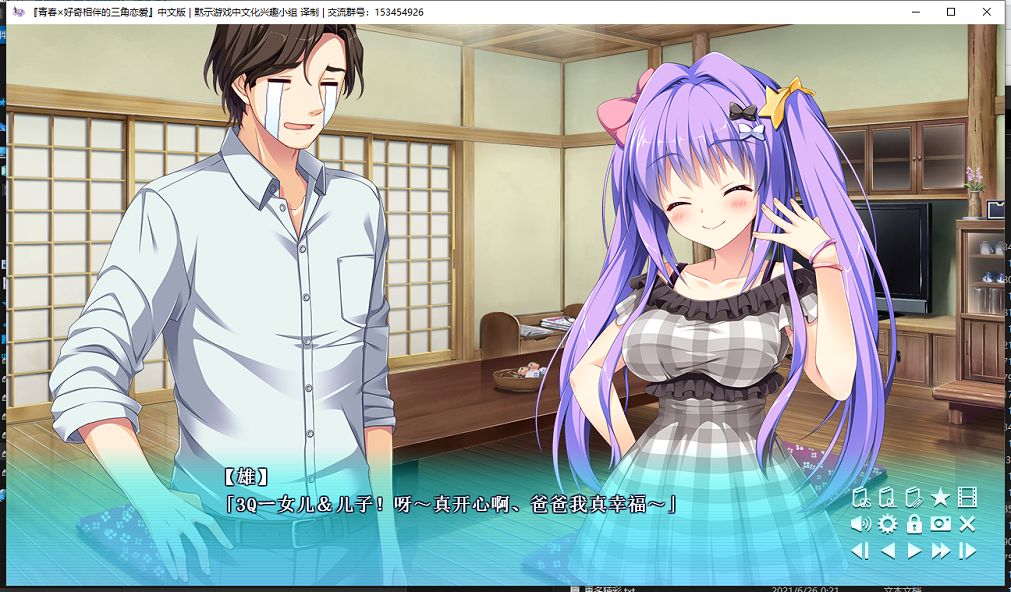
Task: Go back one line with the left triangle
Action: click(x=887, y=551)
